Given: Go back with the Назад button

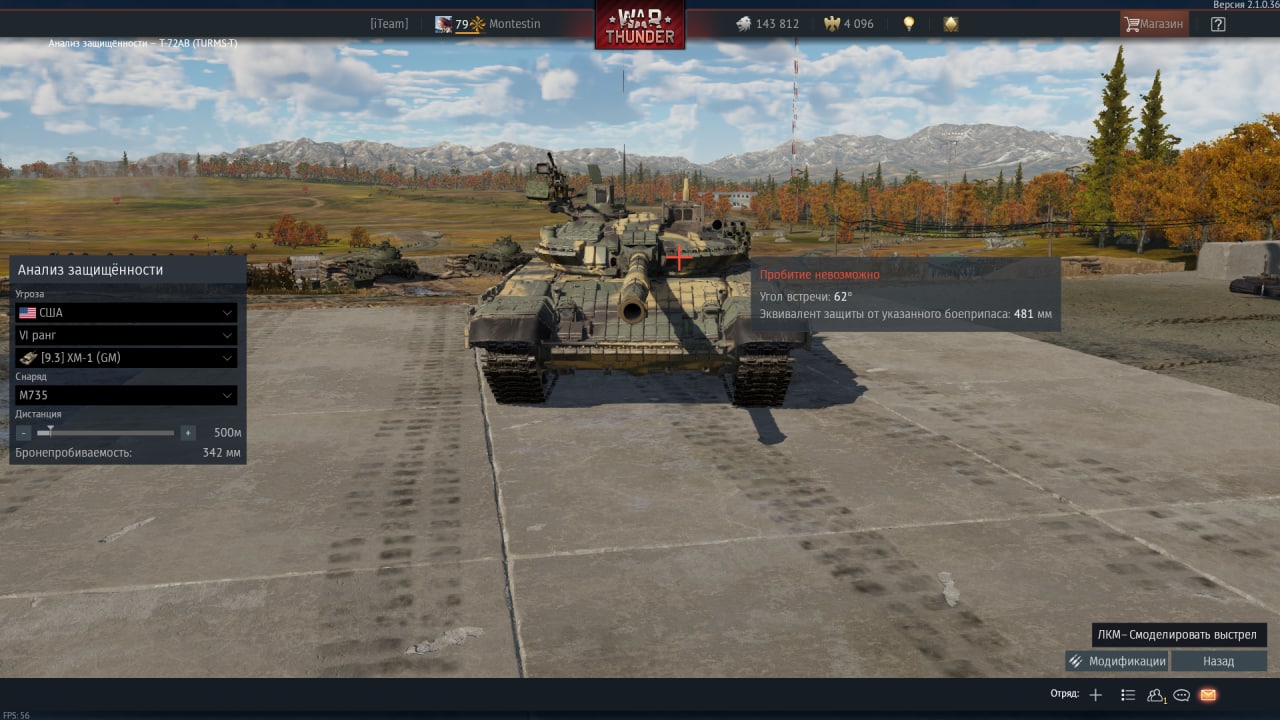Looking at the screenshot, I should click(1218, 661).
